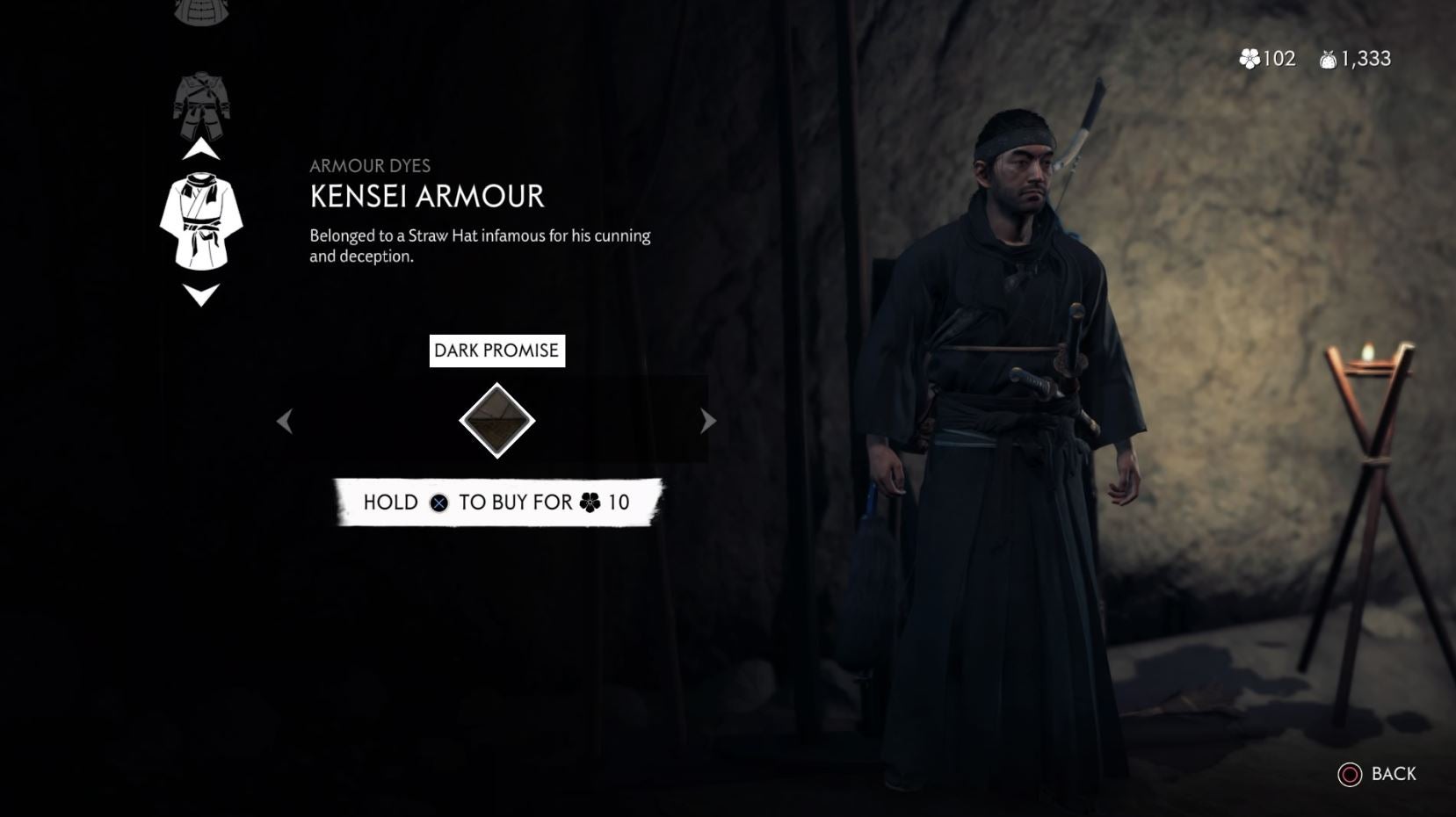1456x817 pixels.
Task: Click the armor description text about the Straw Hat
Action: tap(480, 244)
